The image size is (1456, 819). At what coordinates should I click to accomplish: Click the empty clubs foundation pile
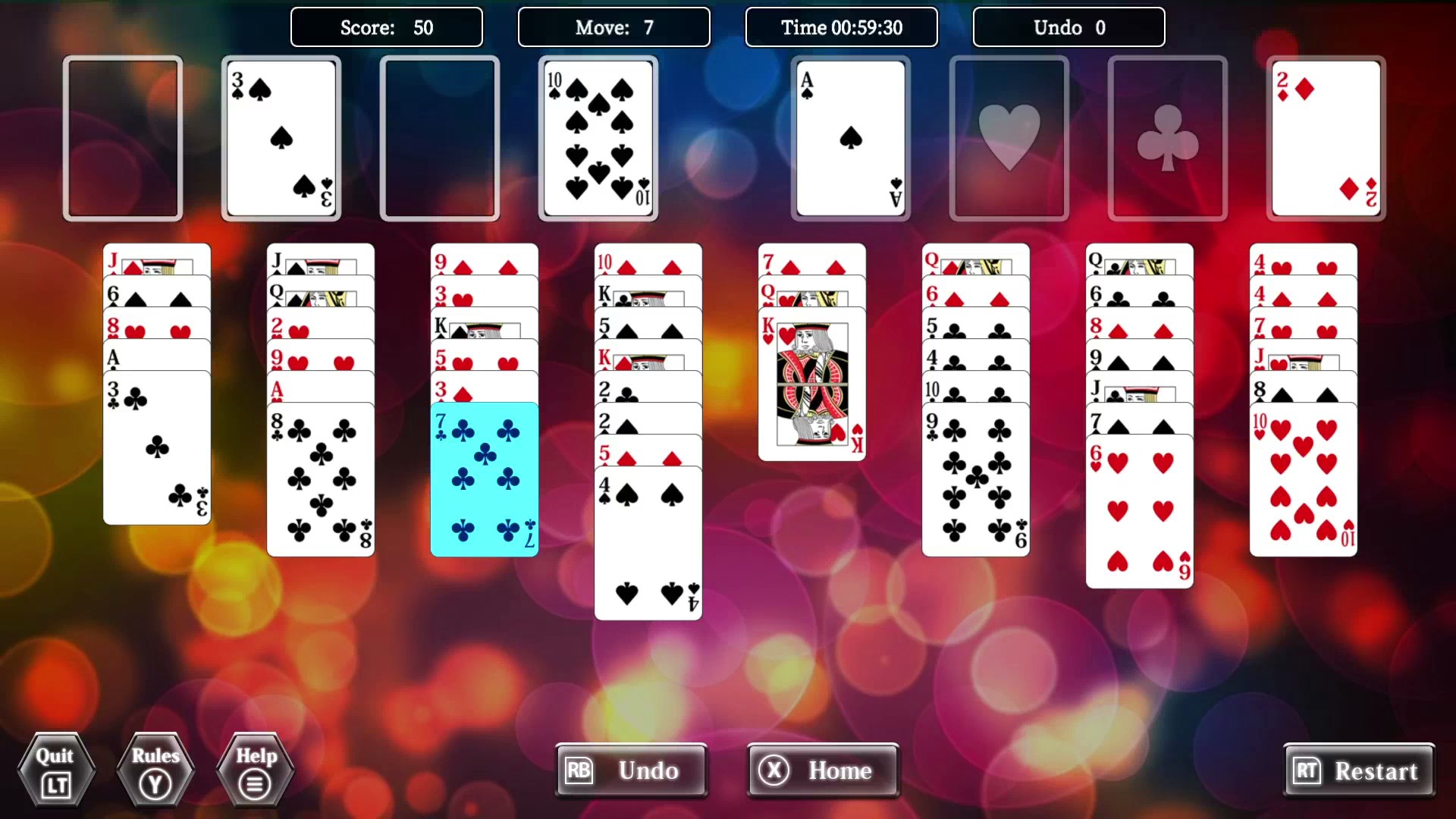[x=1166, y=138]
